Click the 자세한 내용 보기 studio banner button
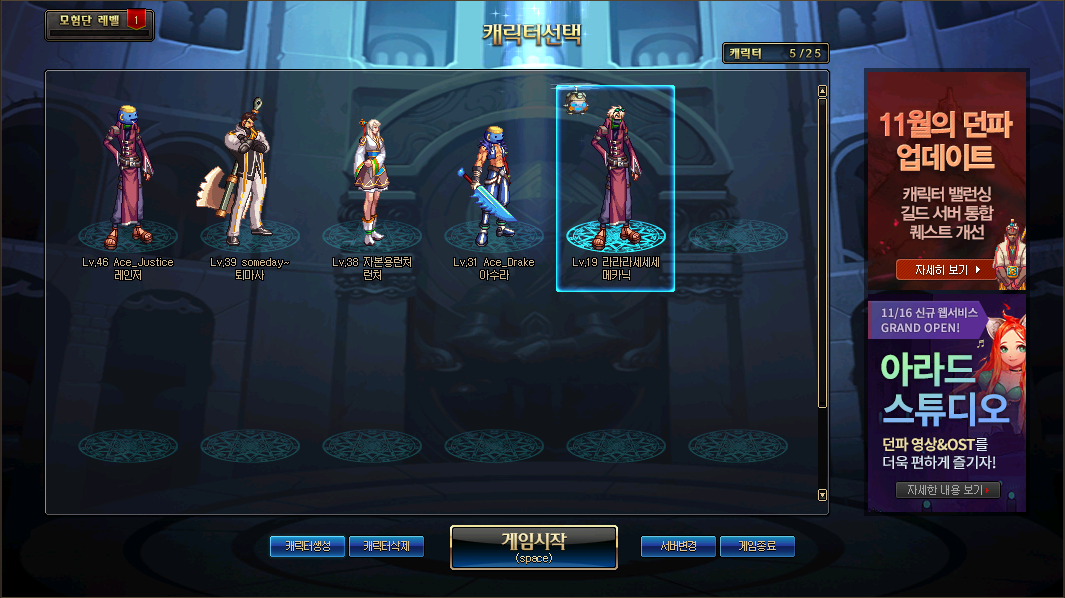The width and height of the screenshot is (1065, 598). click(946, 490)
